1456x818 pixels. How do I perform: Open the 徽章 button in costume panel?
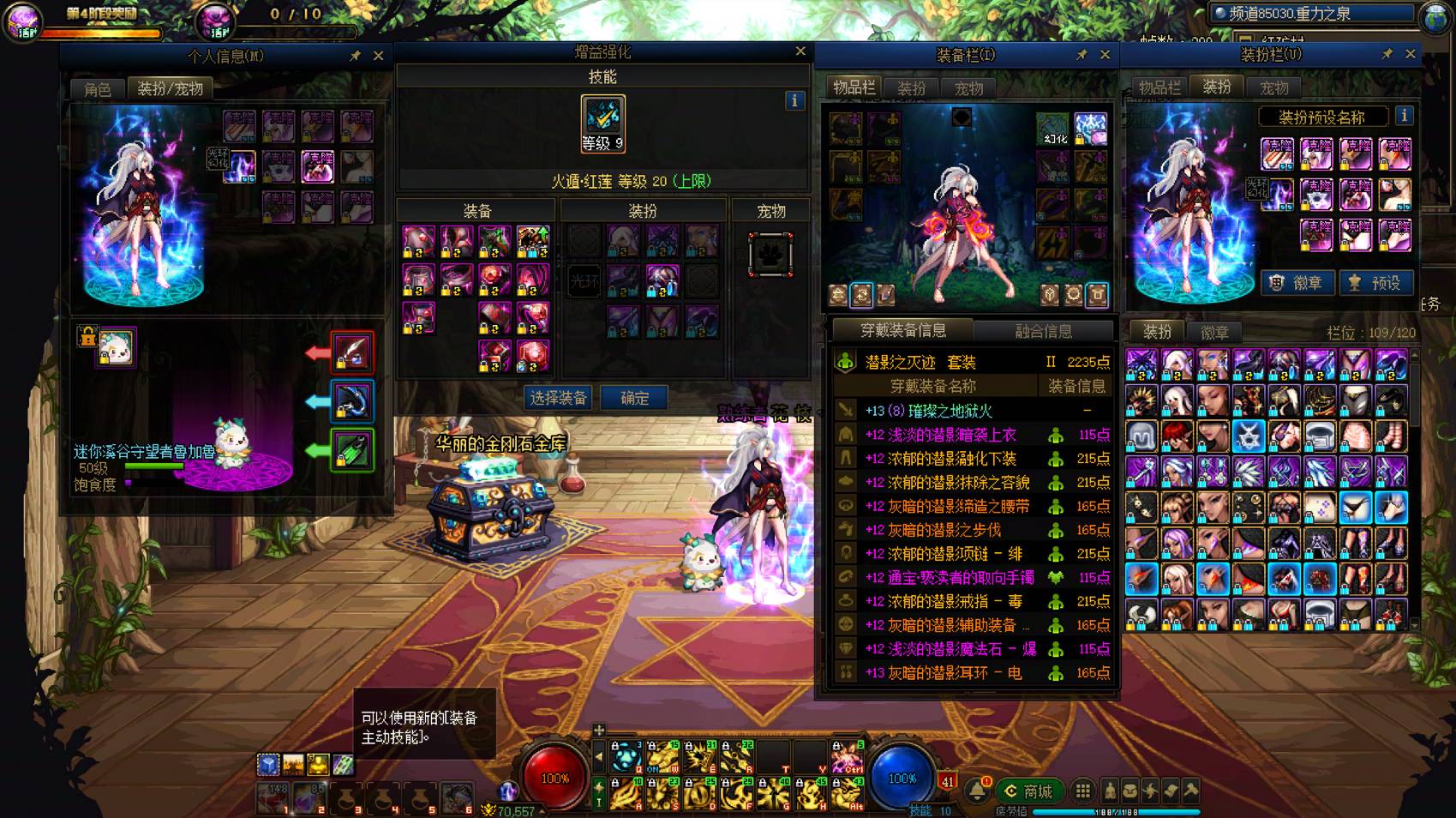1297,283
